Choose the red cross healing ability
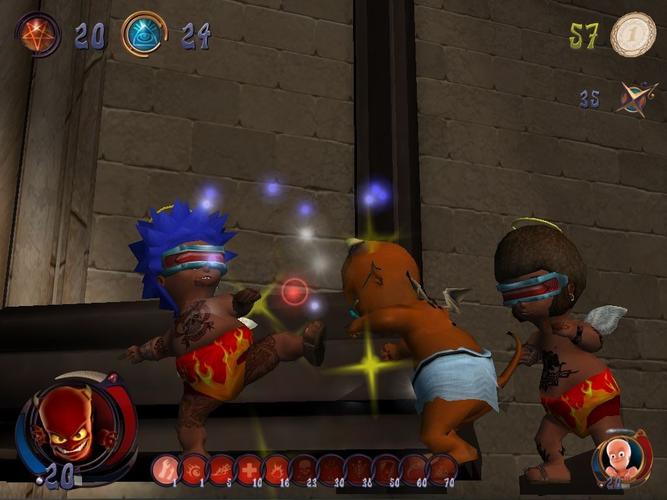 coord(249,468)
